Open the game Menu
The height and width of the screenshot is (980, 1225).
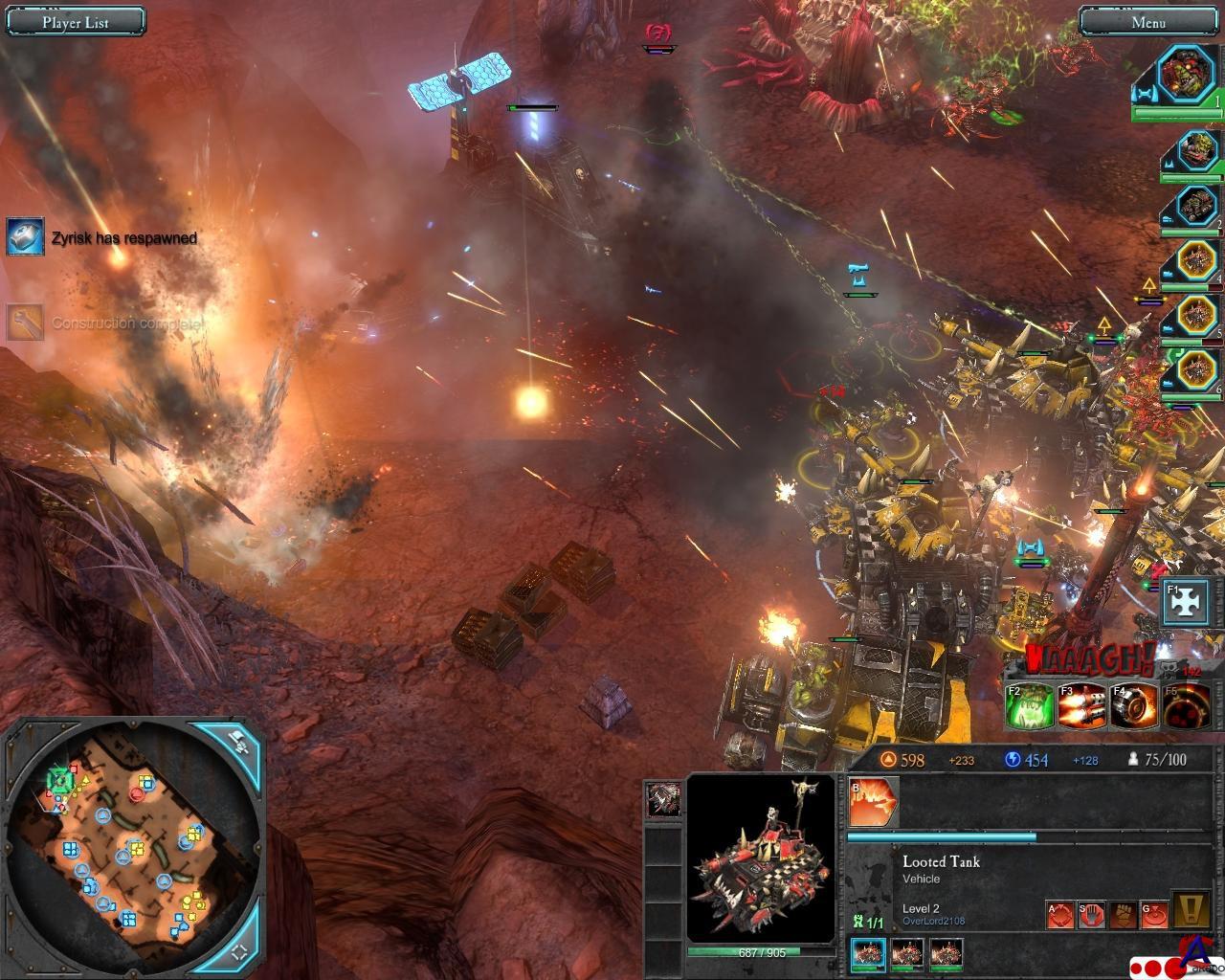[1147, 22]
